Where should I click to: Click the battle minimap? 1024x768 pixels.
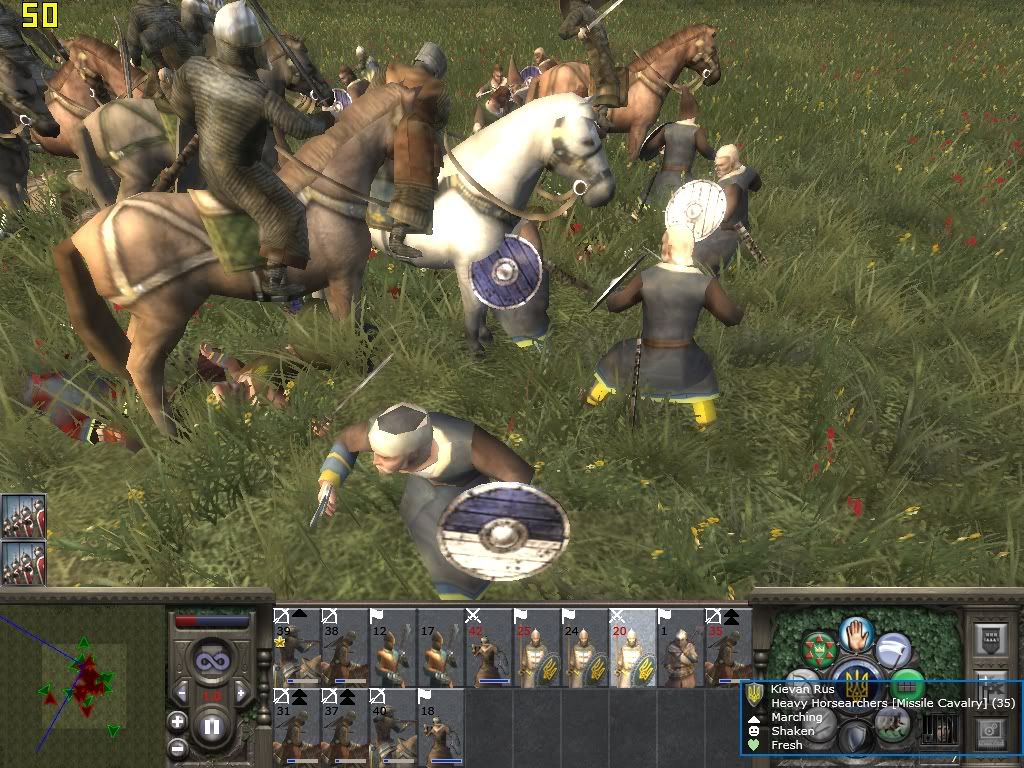(x=82, y=685)
